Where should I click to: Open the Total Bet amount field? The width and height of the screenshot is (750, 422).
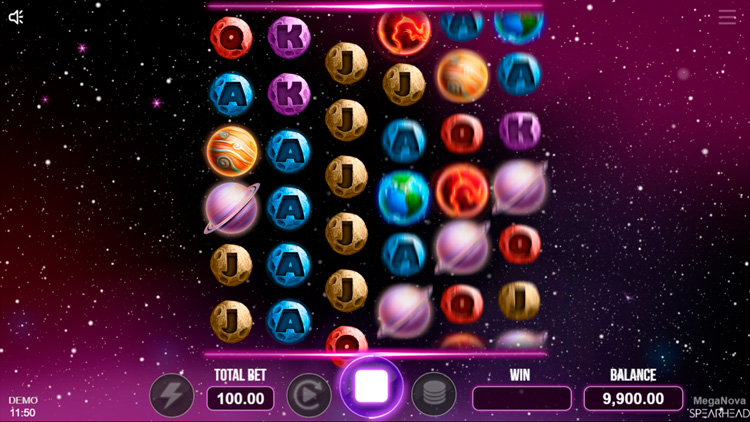point(240,398)
